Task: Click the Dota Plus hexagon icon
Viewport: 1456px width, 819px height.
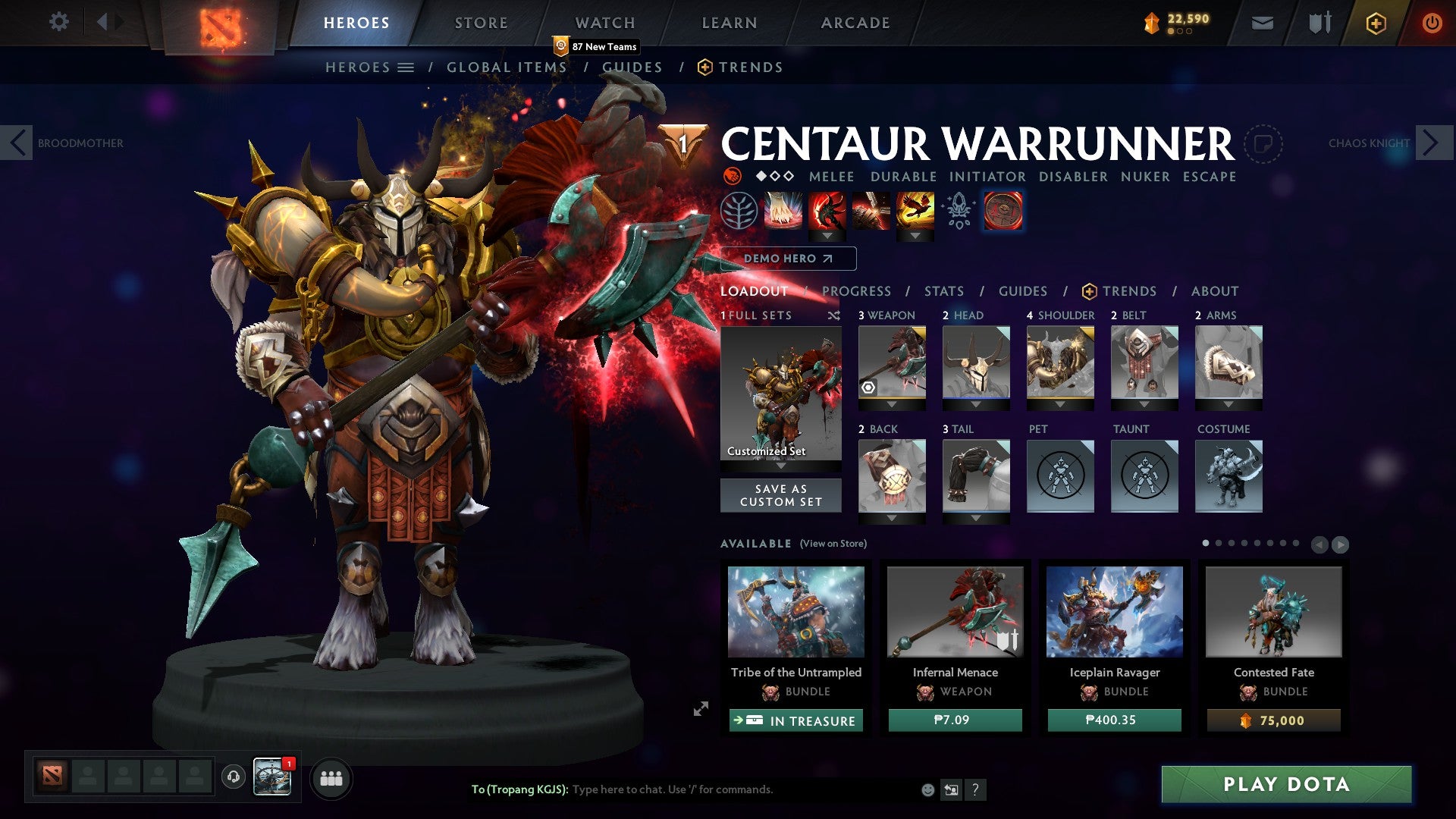Action: click(1374, 23)
